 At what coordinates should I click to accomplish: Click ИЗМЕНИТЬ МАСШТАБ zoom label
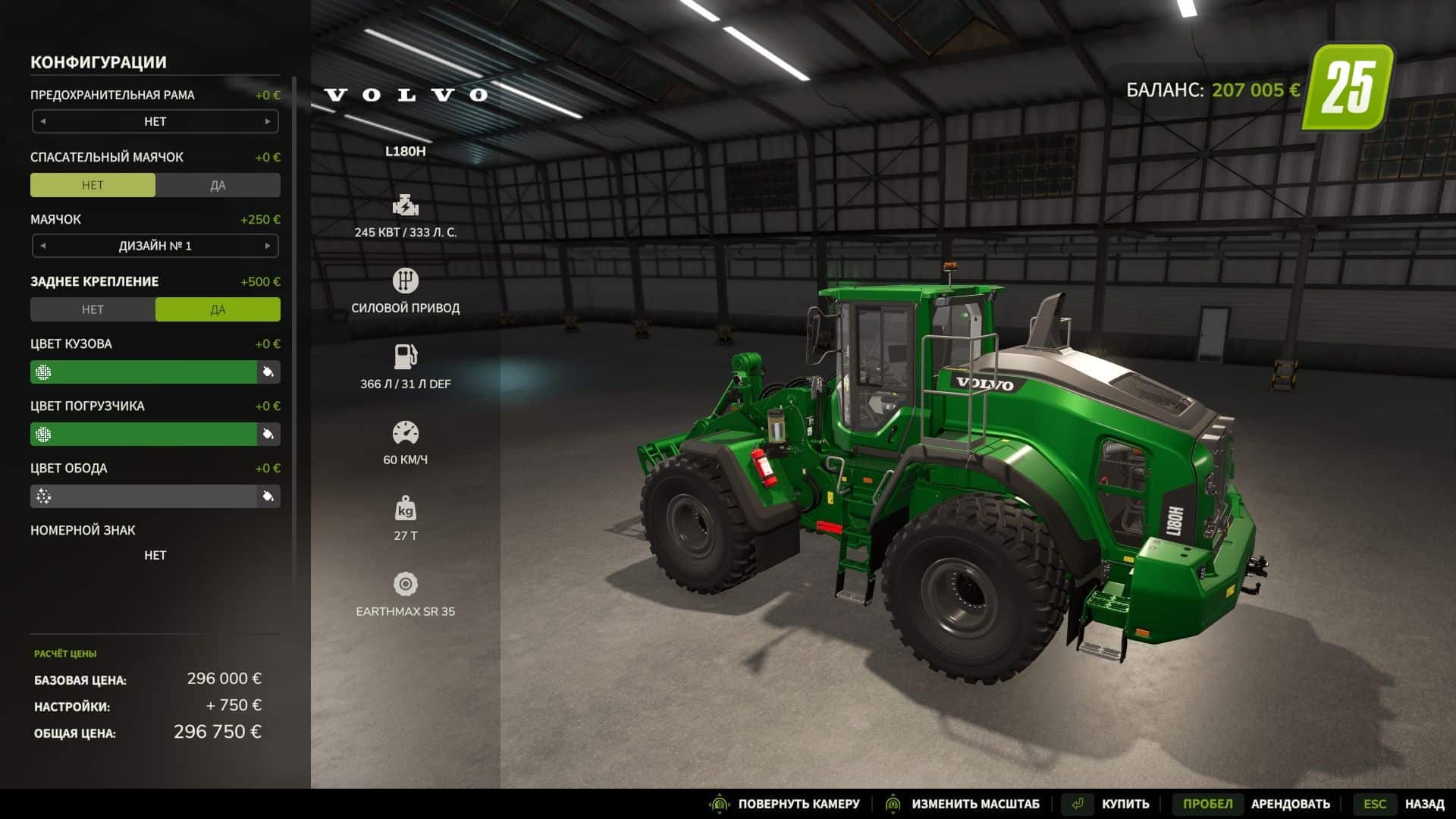click(975, 804)
